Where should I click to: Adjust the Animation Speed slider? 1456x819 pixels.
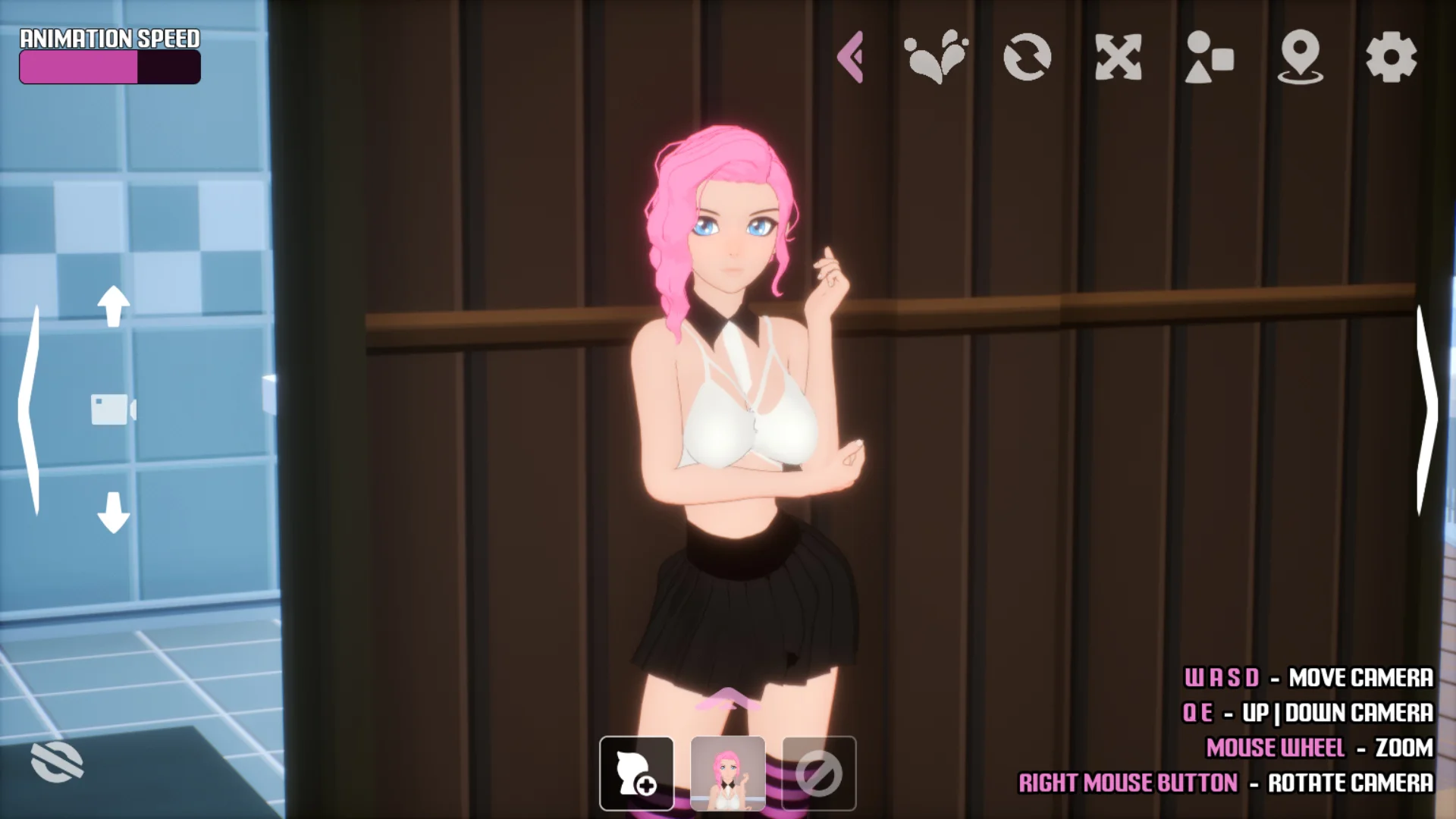(x=110, y=67)
